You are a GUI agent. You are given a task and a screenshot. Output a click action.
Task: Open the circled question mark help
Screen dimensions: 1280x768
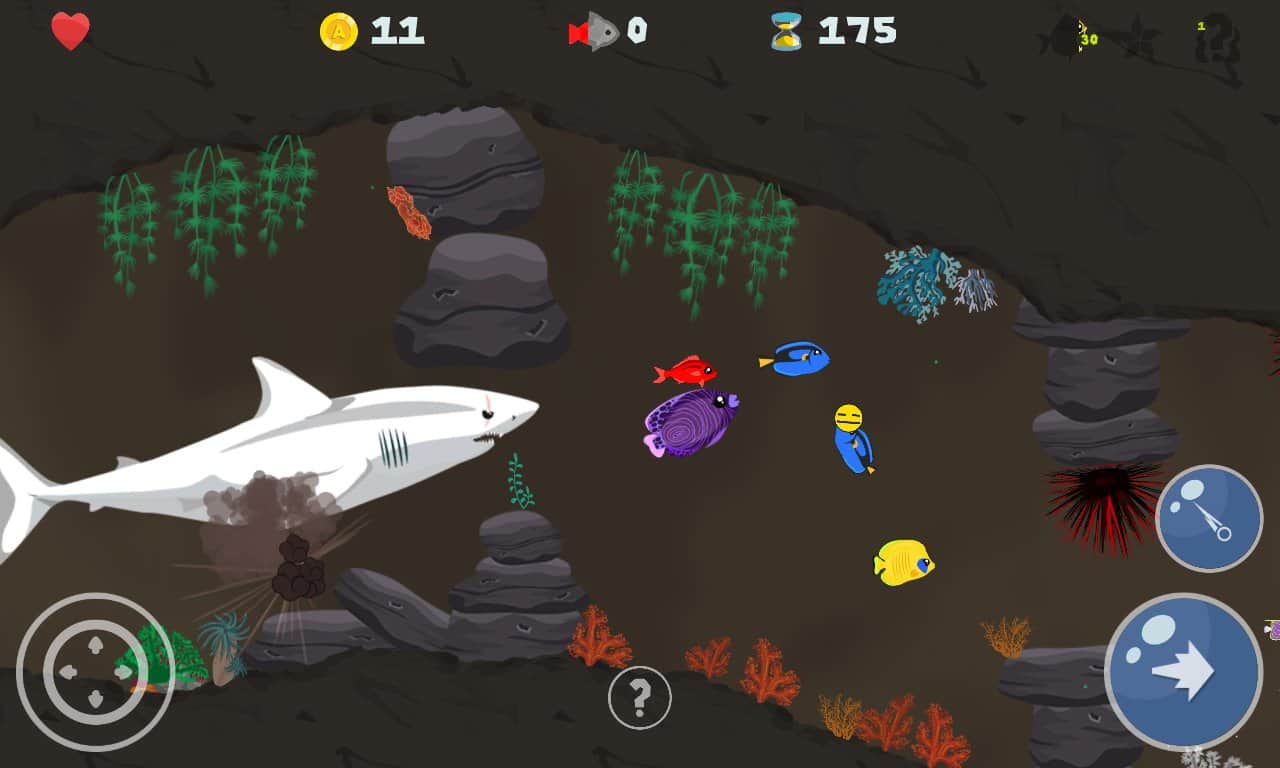point(639,697)
